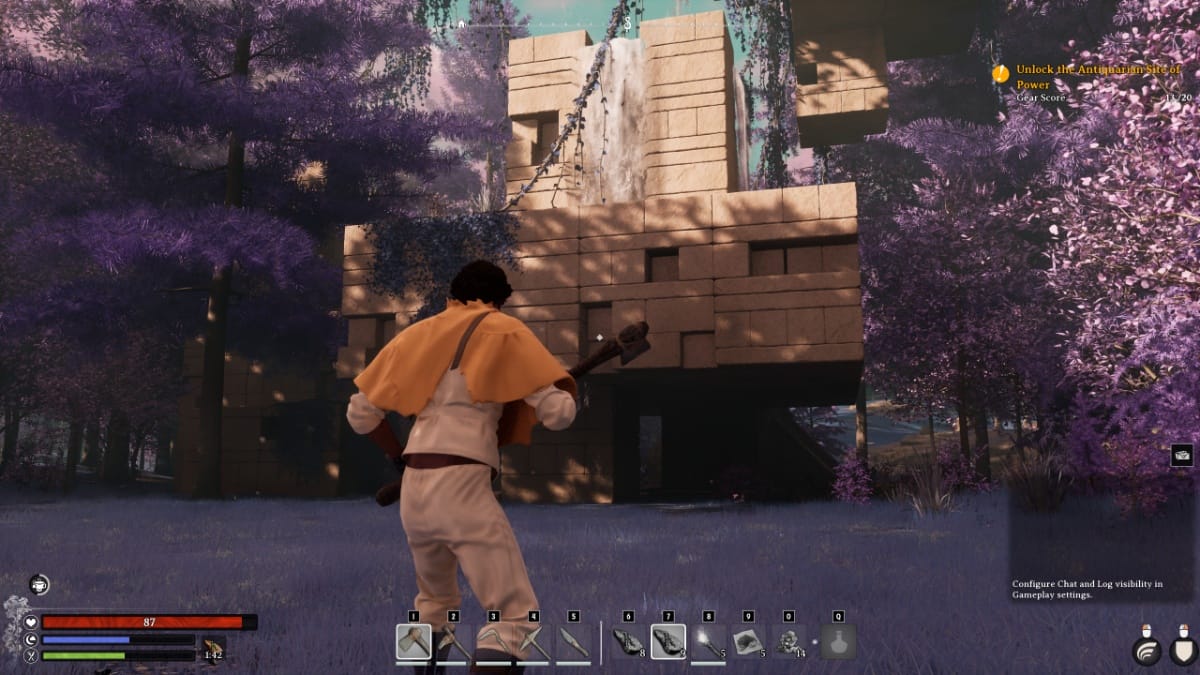
Task: Pick the lit torch hotbar slot
Action: tap(708, 642)
